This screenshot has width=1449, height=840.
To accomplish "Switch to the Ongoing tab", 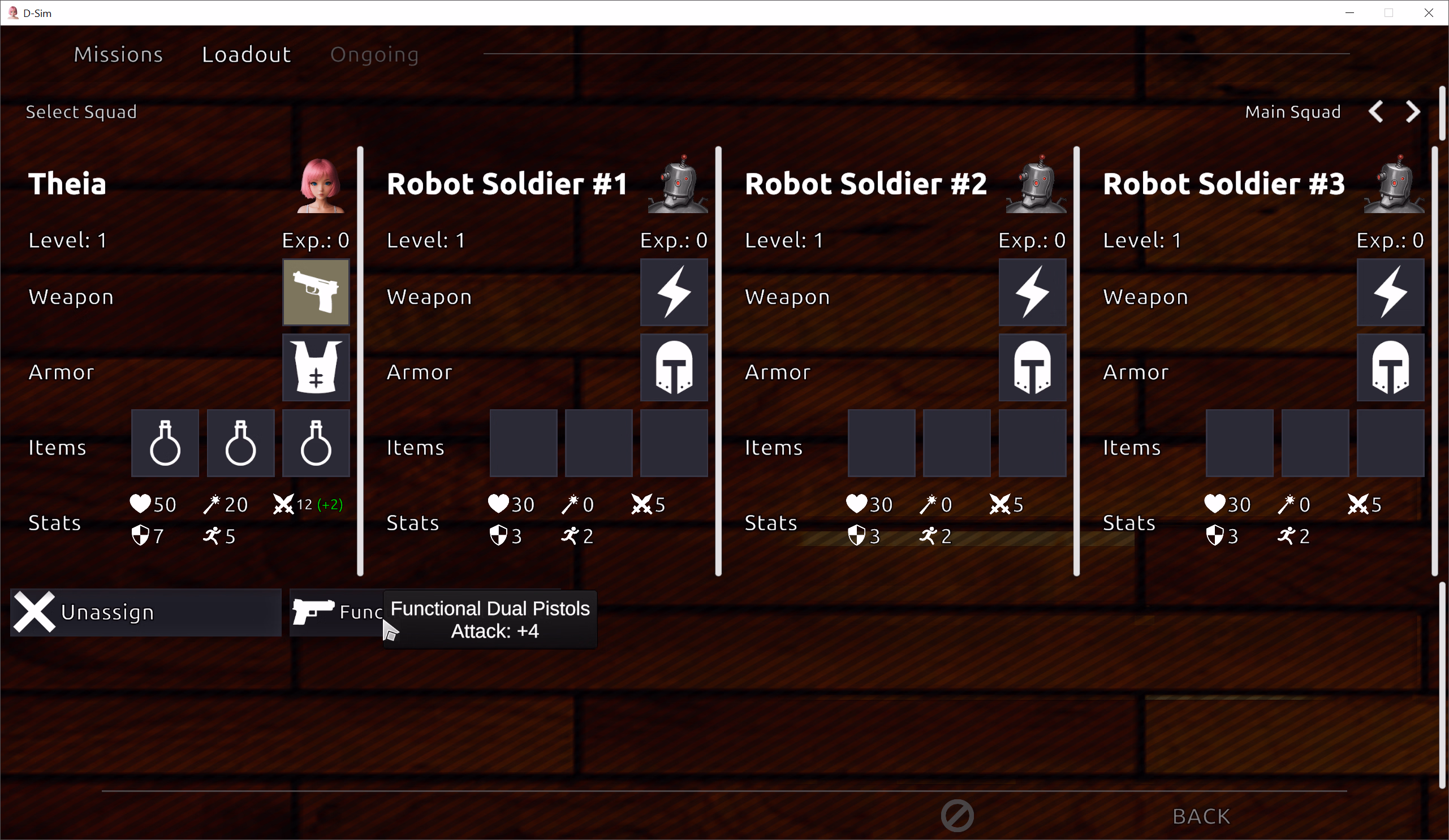I will point(374,54).
